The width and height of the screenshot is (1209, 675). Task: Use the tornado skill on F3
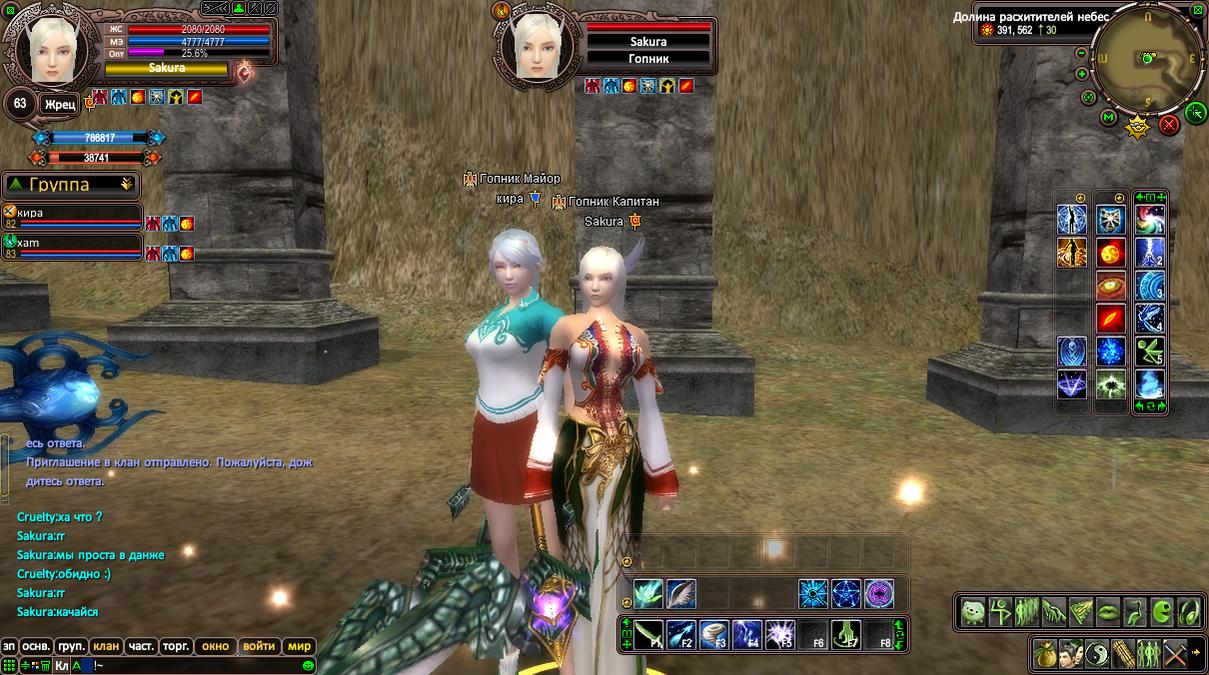tap(714, 633)
